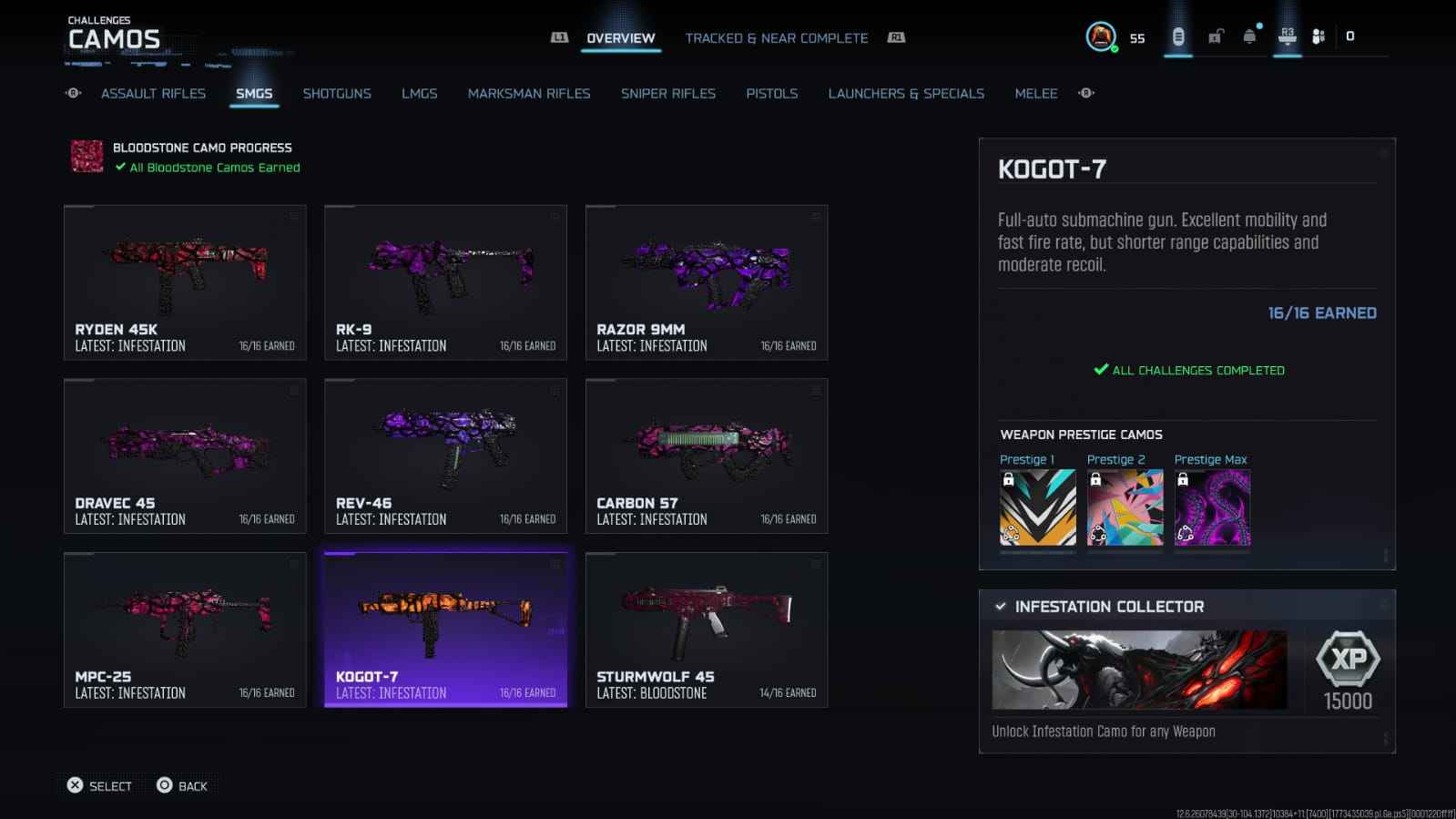Select the SNIPER RIFLES category tab
This screenshot has width=1456, height=819.
coord(667,93)
